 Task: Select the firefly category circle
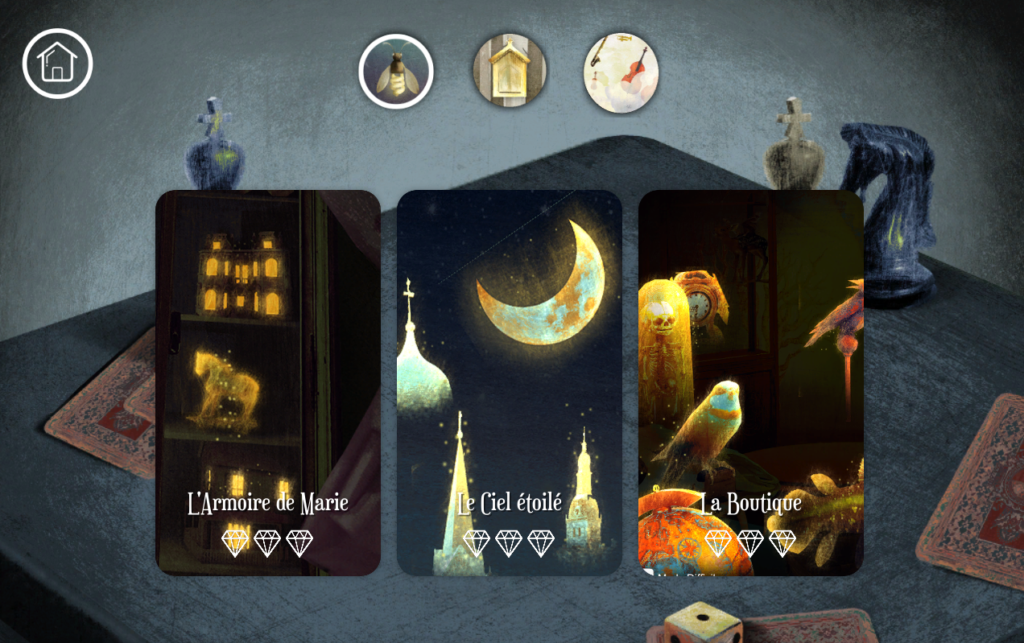click(x=396, y=71)
